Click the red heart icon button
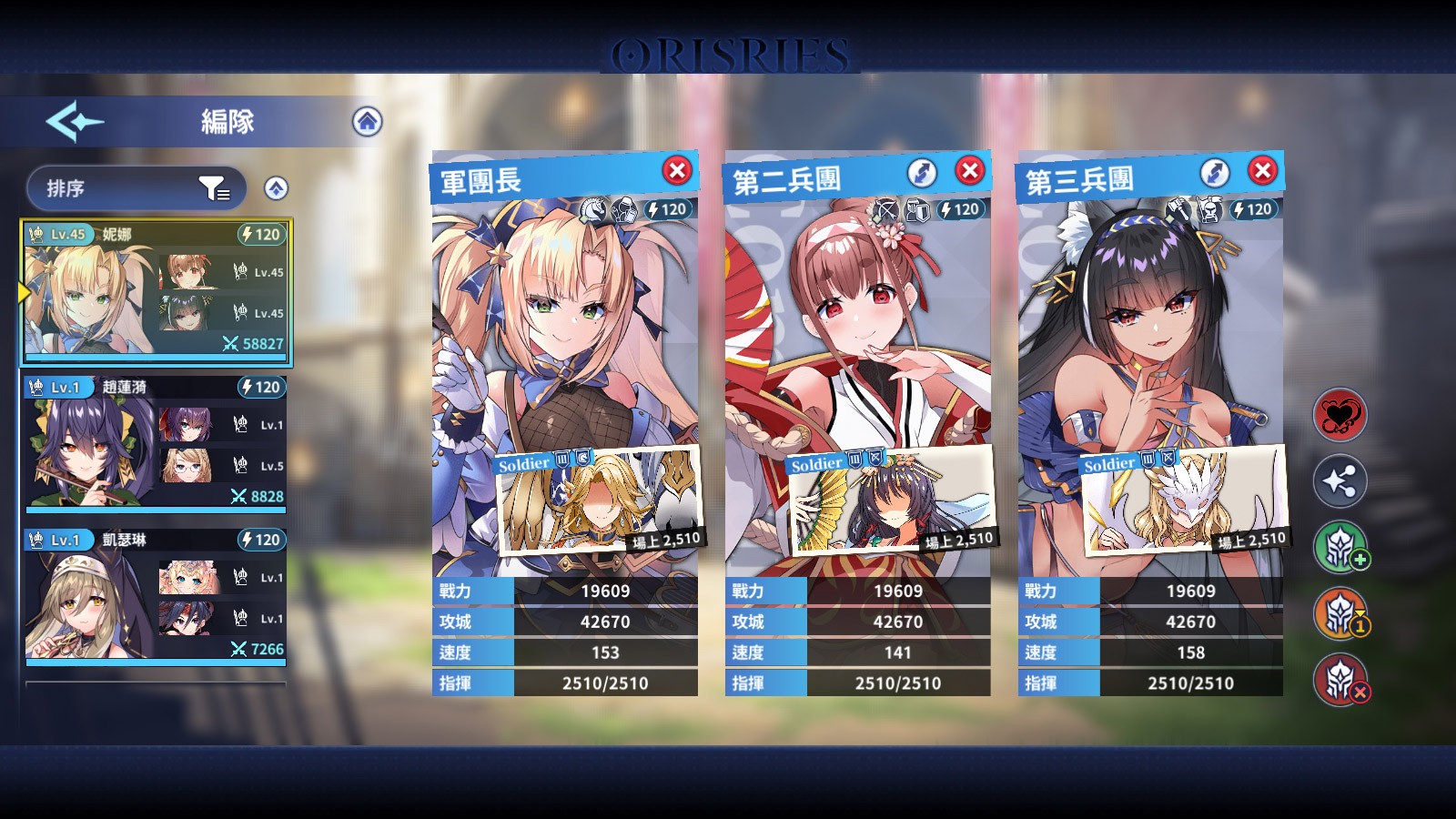Viewport: 1456px width, 819px height. [1340, 416]
